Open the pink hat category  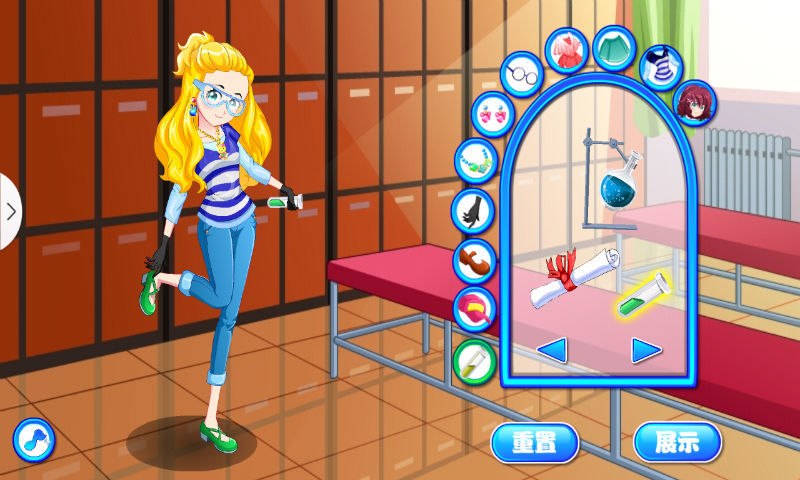click(x=474, y=309)
